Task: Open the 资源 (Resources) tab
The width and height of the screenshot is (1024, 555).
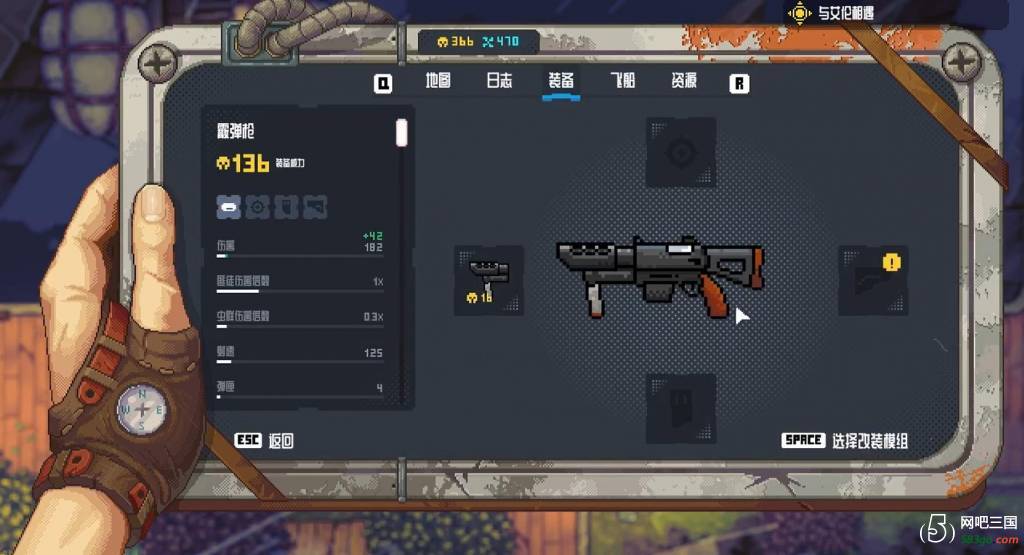Action: 684,82
